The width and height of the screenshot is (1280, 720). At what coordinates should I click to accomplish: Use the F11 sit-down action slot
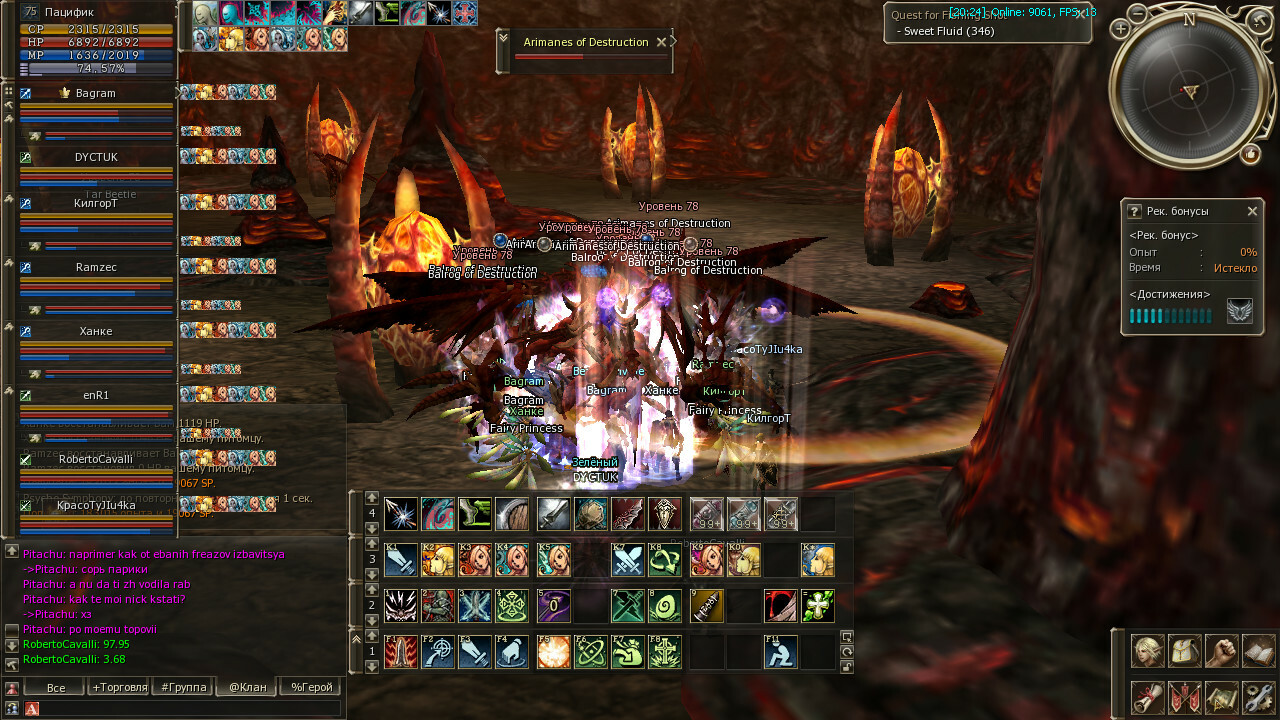point(781,652)
